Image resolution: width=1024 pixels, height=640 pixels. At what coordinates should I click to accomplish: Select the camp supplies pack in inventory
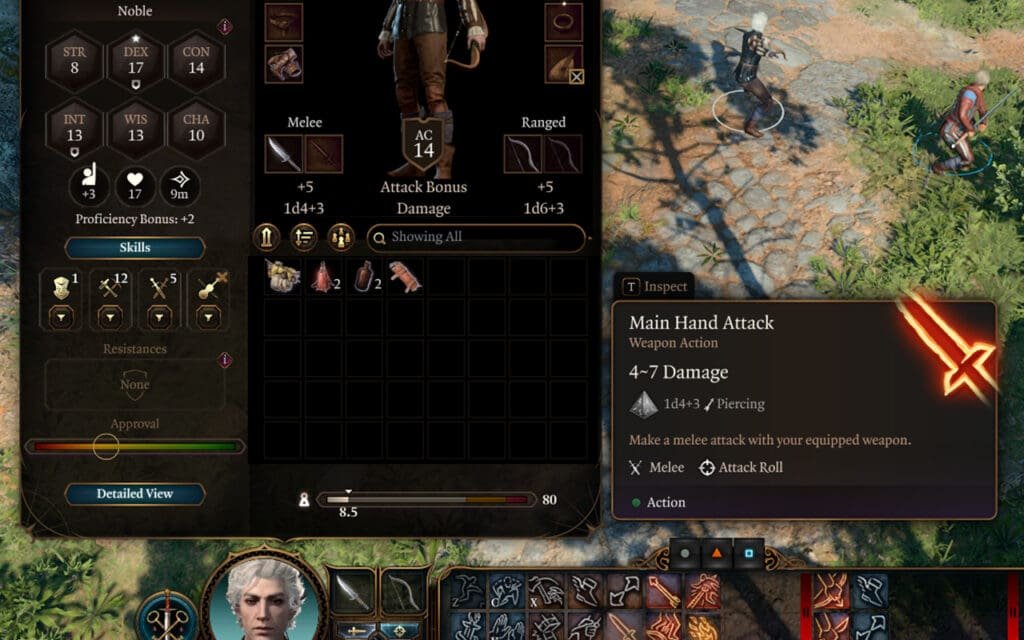pos(284,277)
